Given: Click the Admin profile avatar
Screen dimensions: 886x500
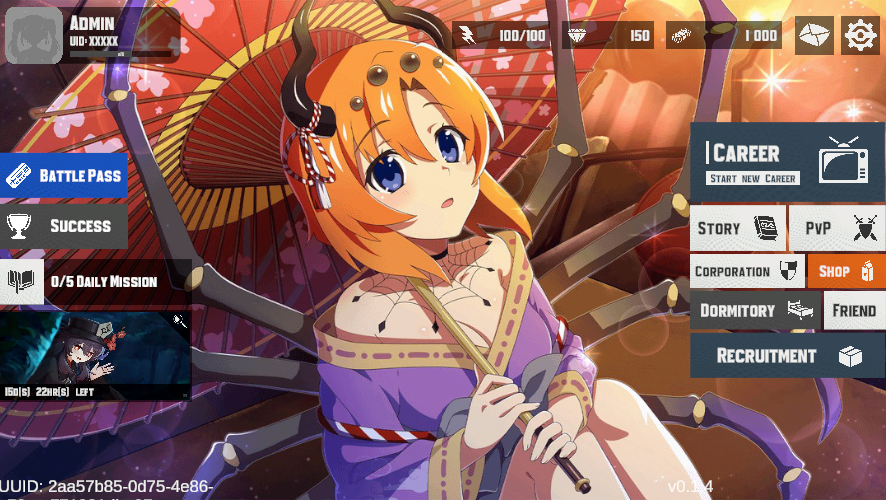Looking at the screenshot, I should click(x=34, y=36).
